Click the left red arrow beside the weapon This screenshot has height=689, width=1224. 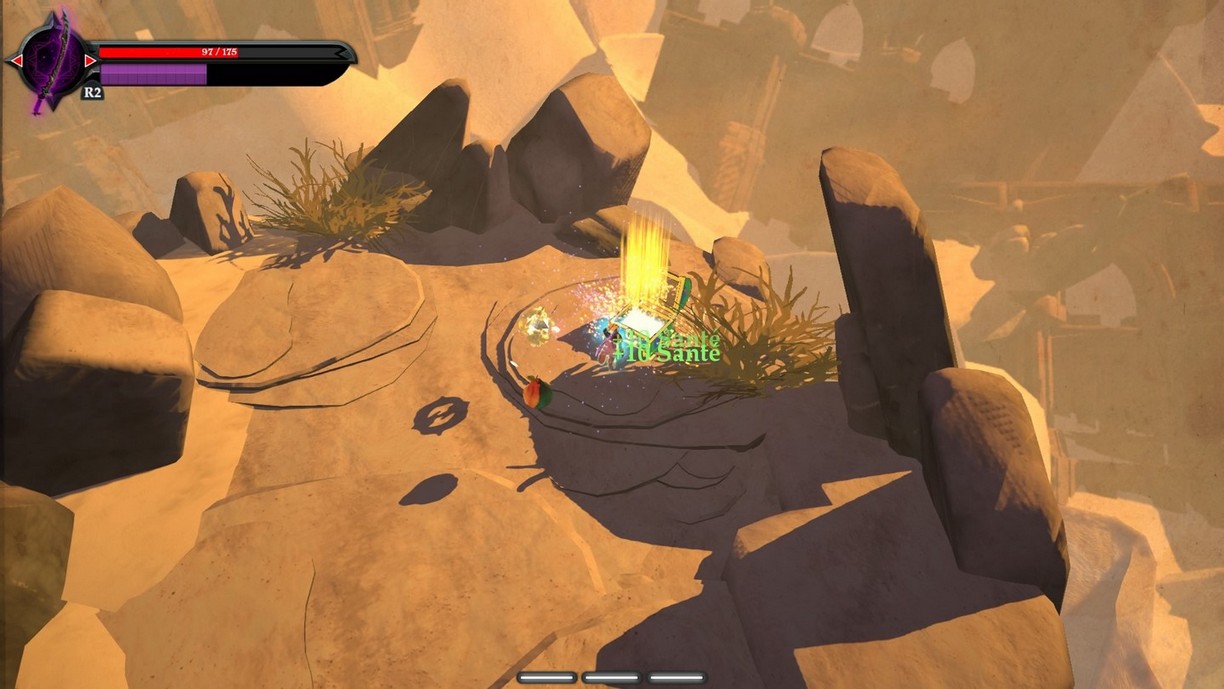pos(15,62)
